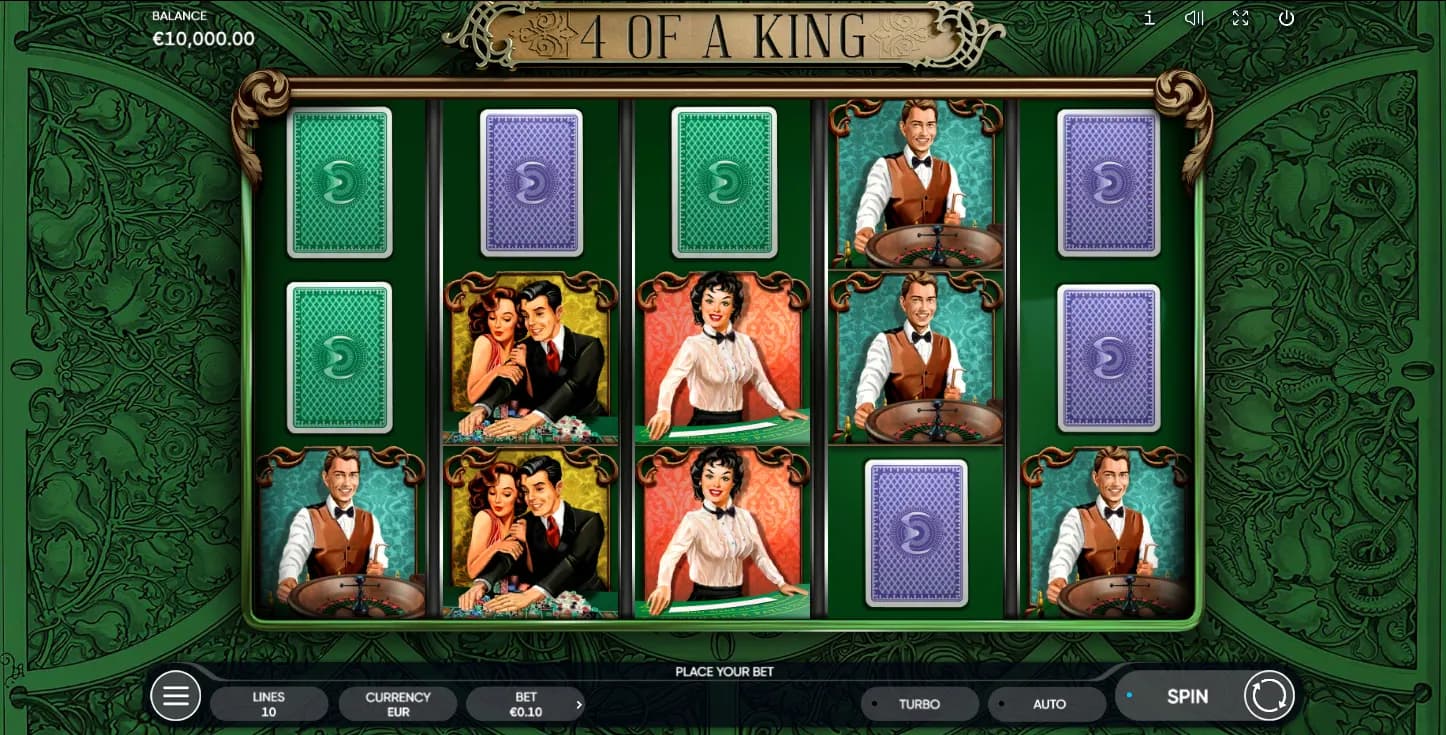Click the circular arrows spin icon
The height and width of the screenshot is (735, 1446).
[1269, 696]
